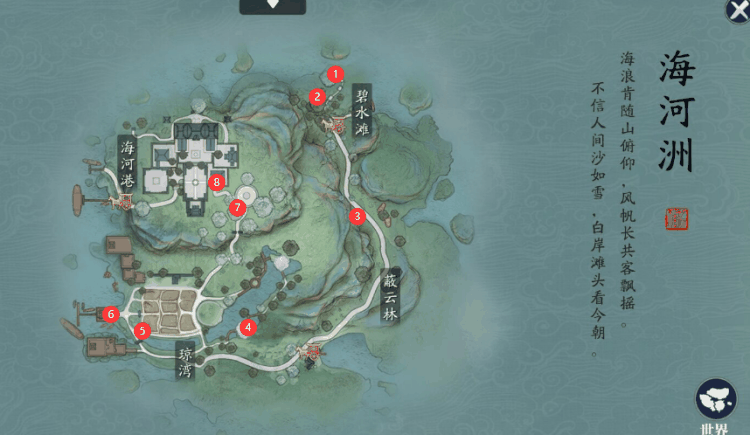Click red marker number 4
This screenshot has width=750, height=435.
point(248,325)
